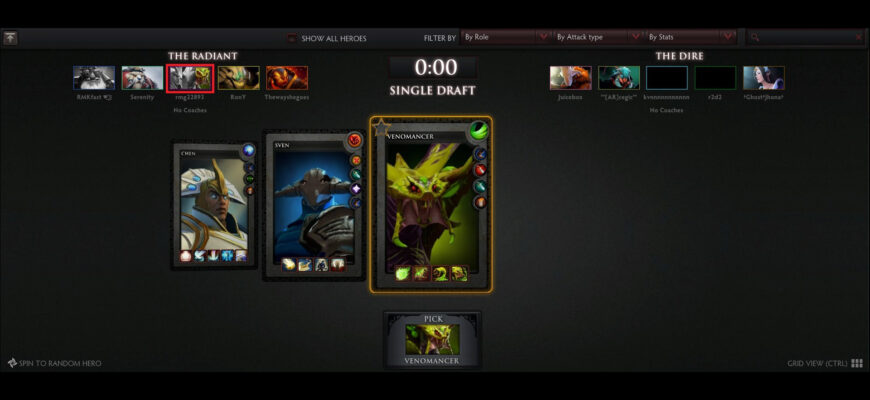Click the top-left up arrow button

pos(10,38)
